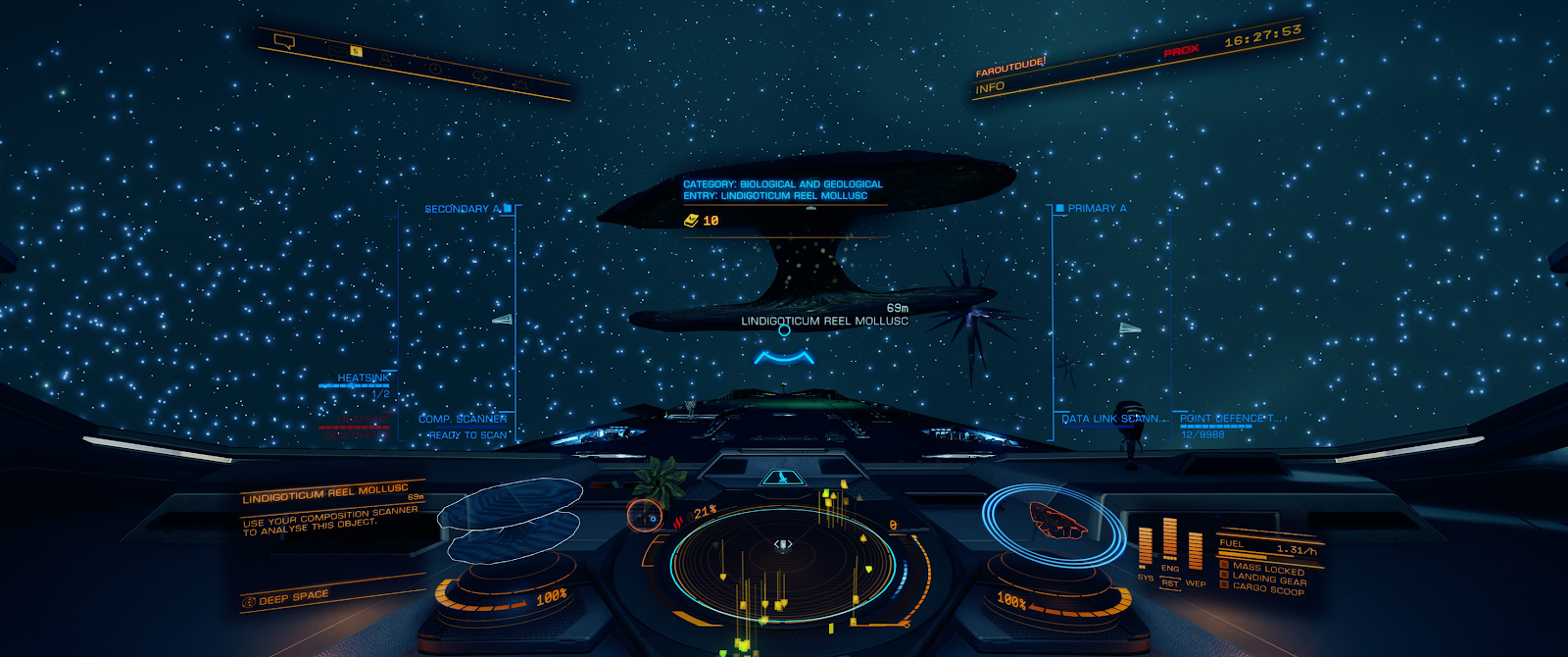
Task: Select the own ship shield hologram
Action: tap(1055, 520)
